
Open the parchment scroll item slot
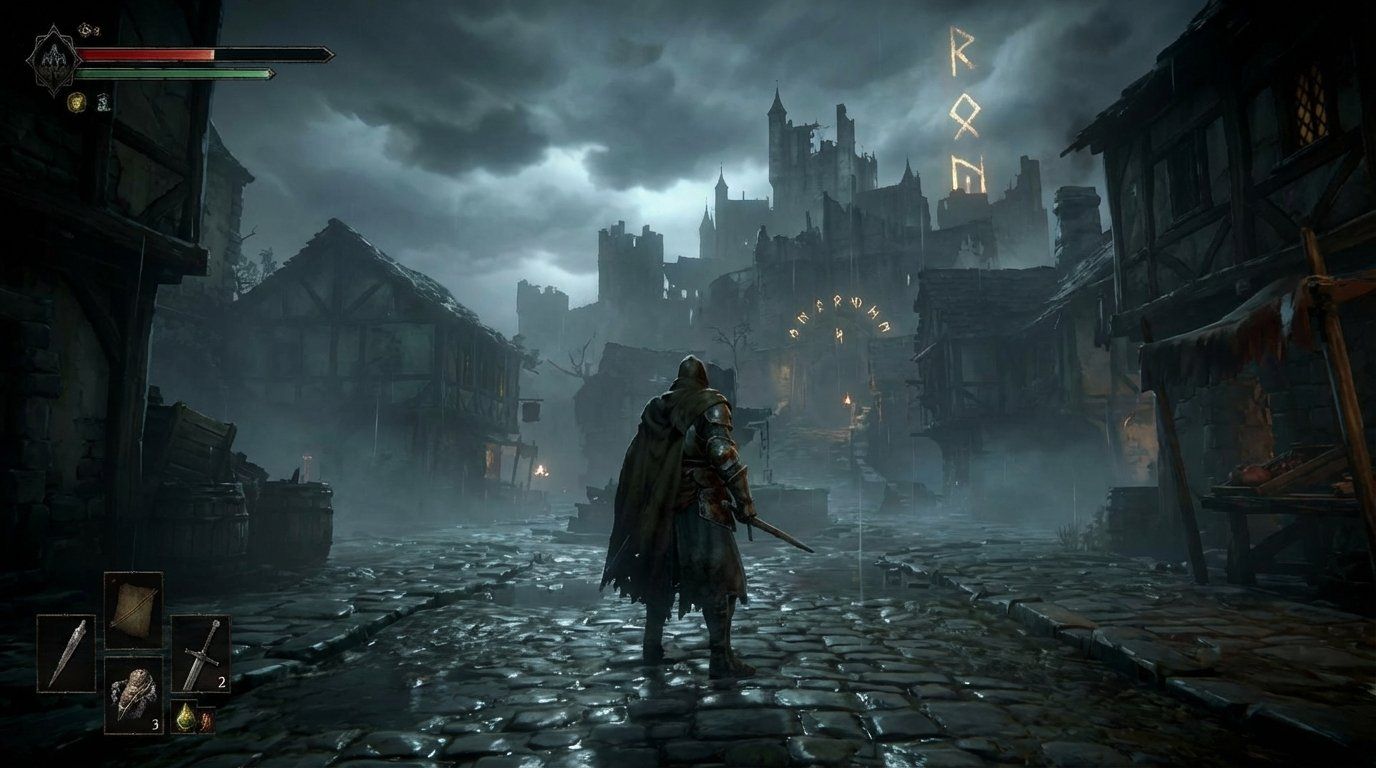pyautogui.click(x=133, y=609)
